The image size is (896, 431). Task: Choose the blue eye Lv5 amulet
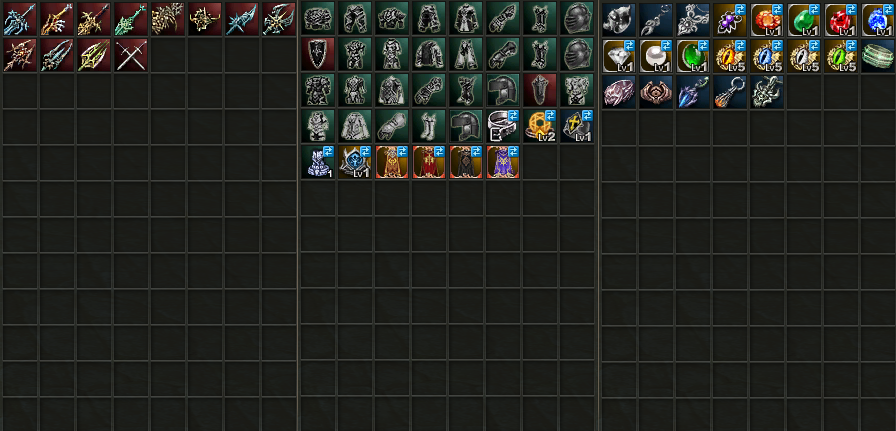coord(767,56)
